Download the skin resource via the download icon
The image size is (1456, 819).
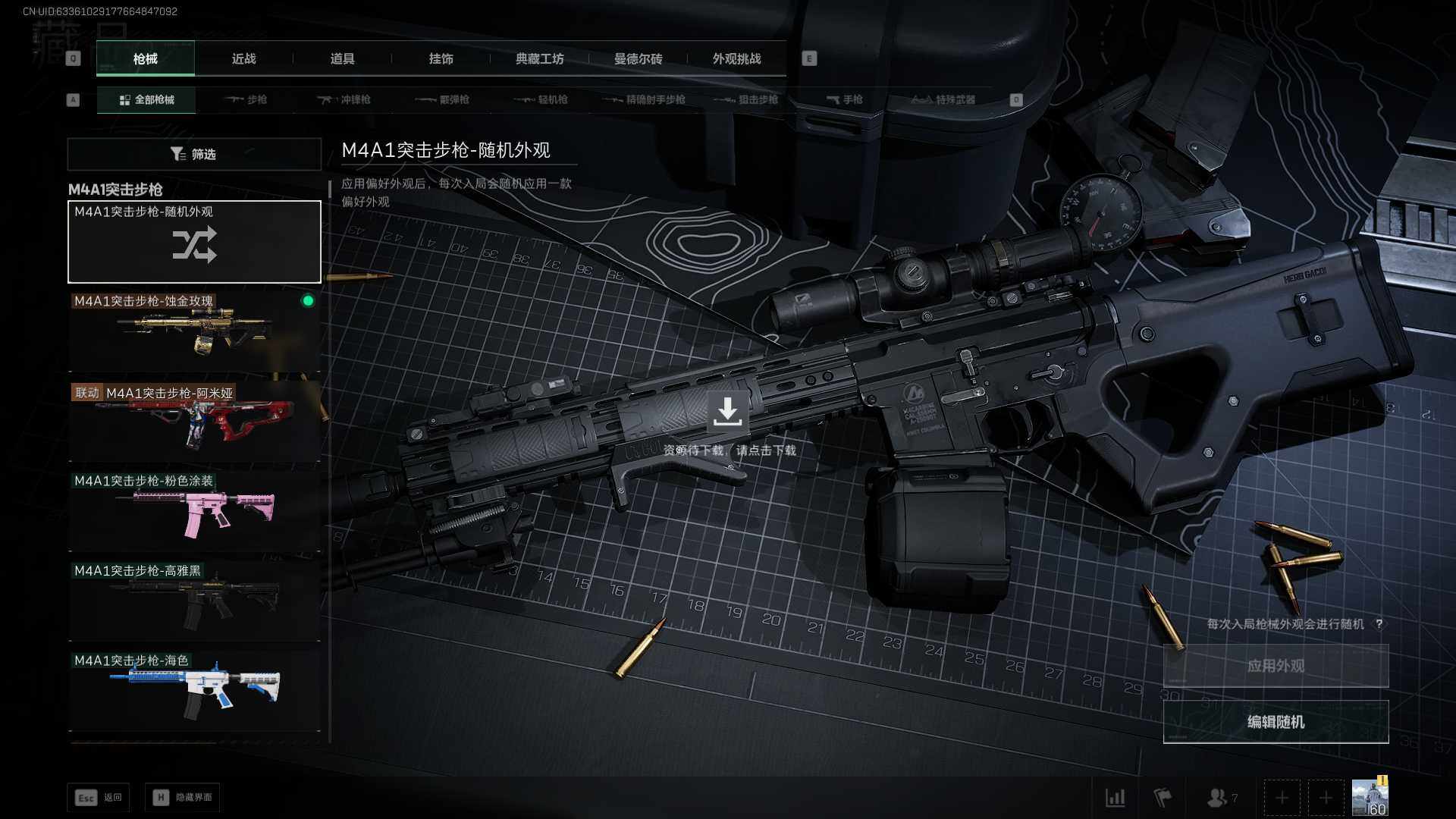click(x=727, y=411)
